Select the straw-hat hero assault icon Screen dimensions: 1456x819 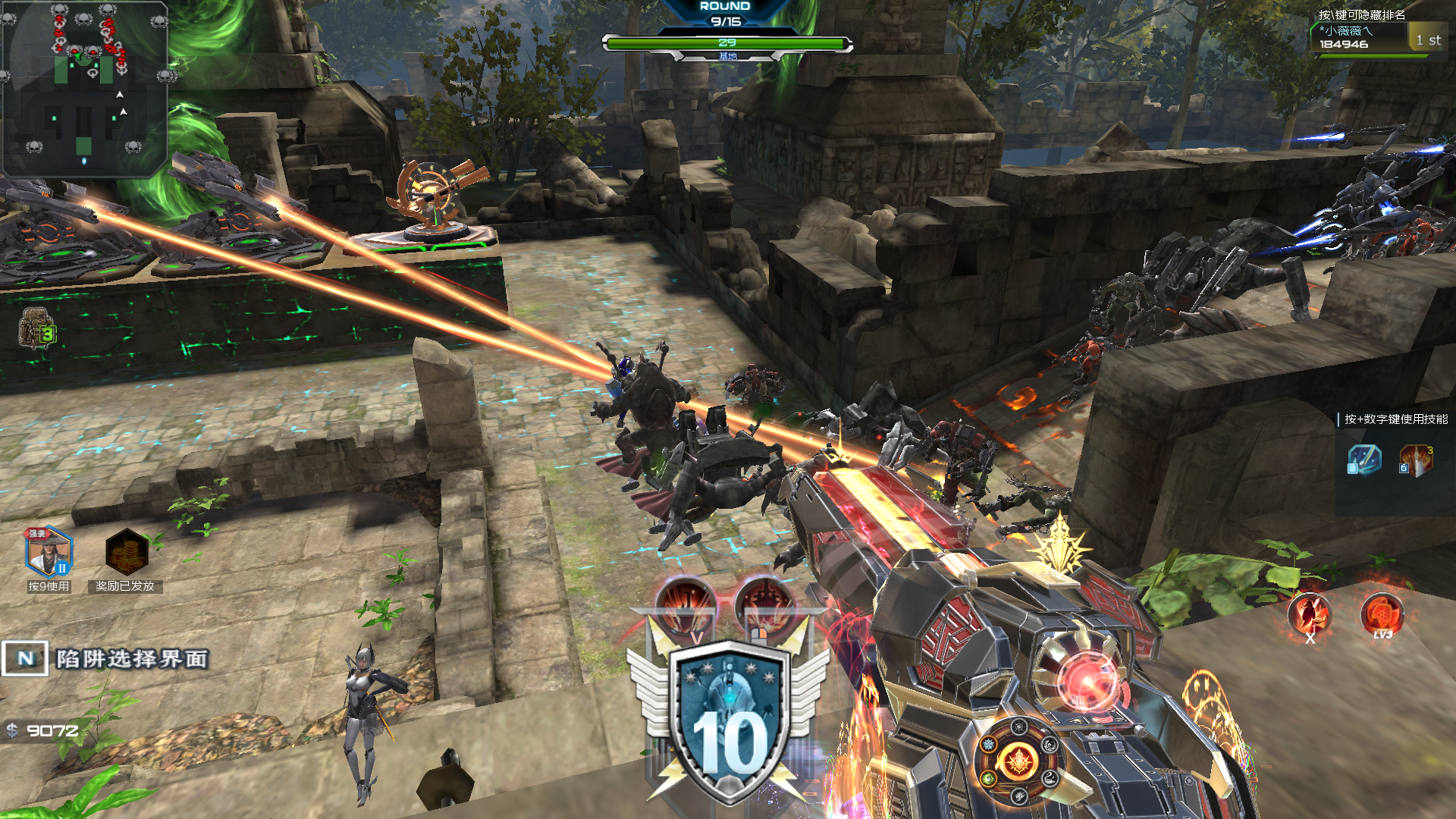point(49,552)
